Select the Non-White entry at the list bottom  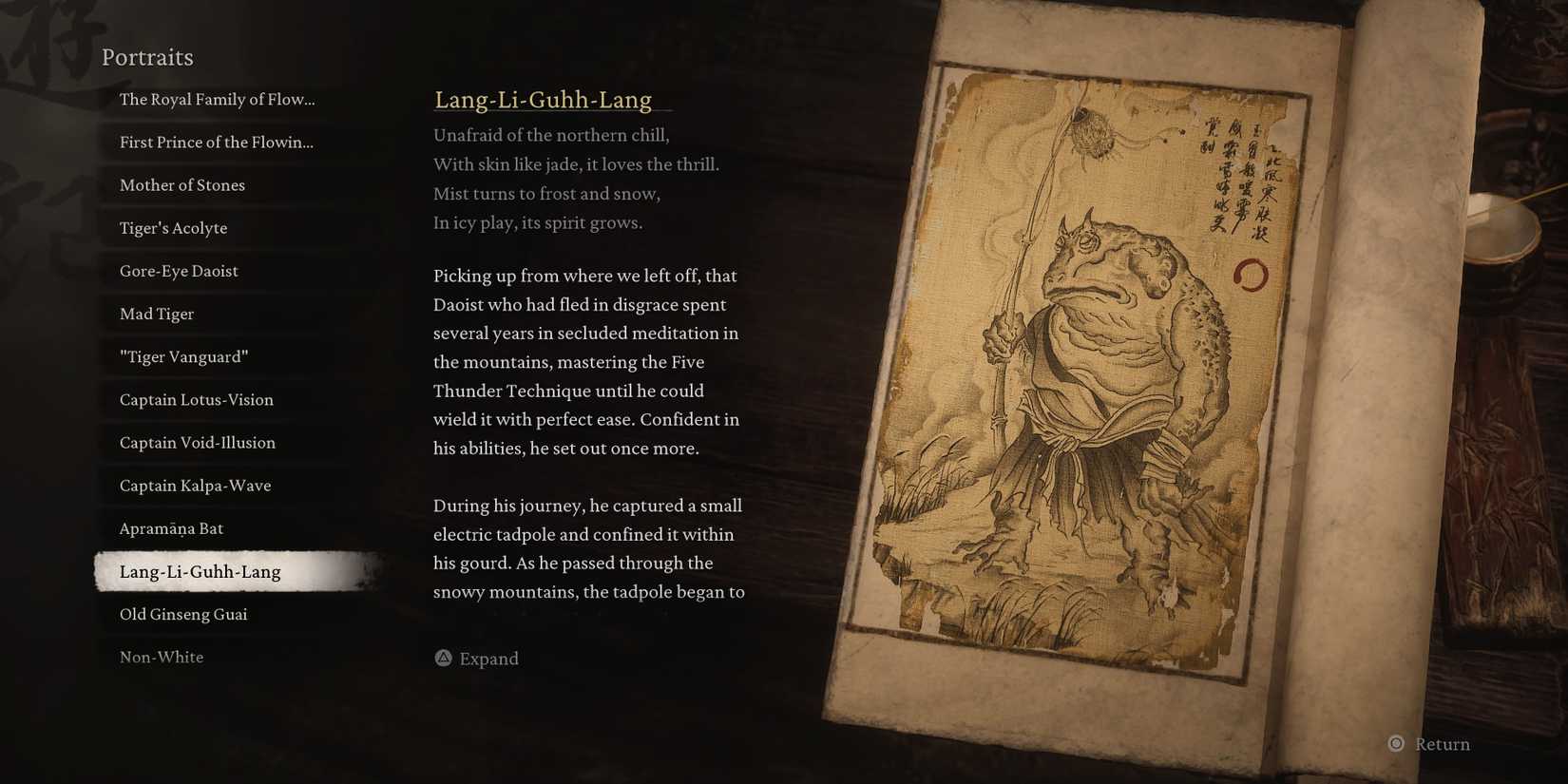(x=161, y=656)
